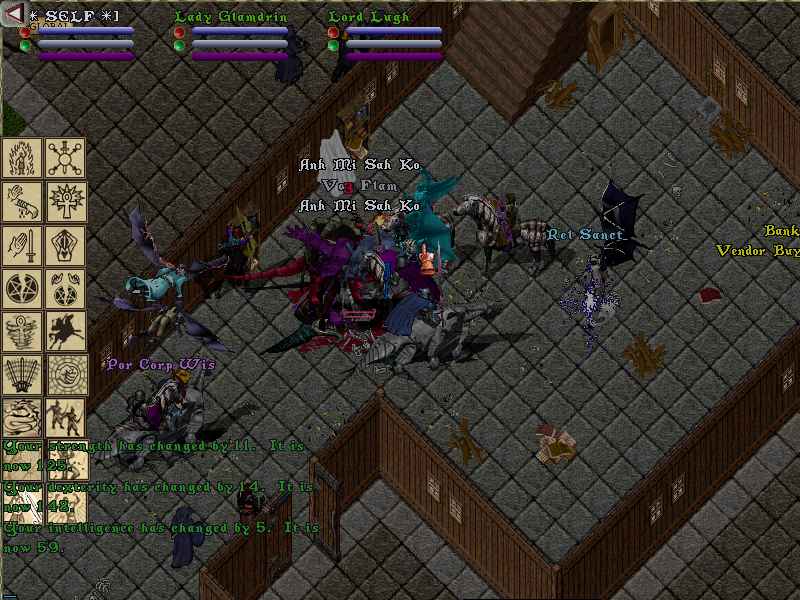Cast the pentagram with two hands spell
Viewport: 800px width, 600px height.
click(x=66, y=288)
